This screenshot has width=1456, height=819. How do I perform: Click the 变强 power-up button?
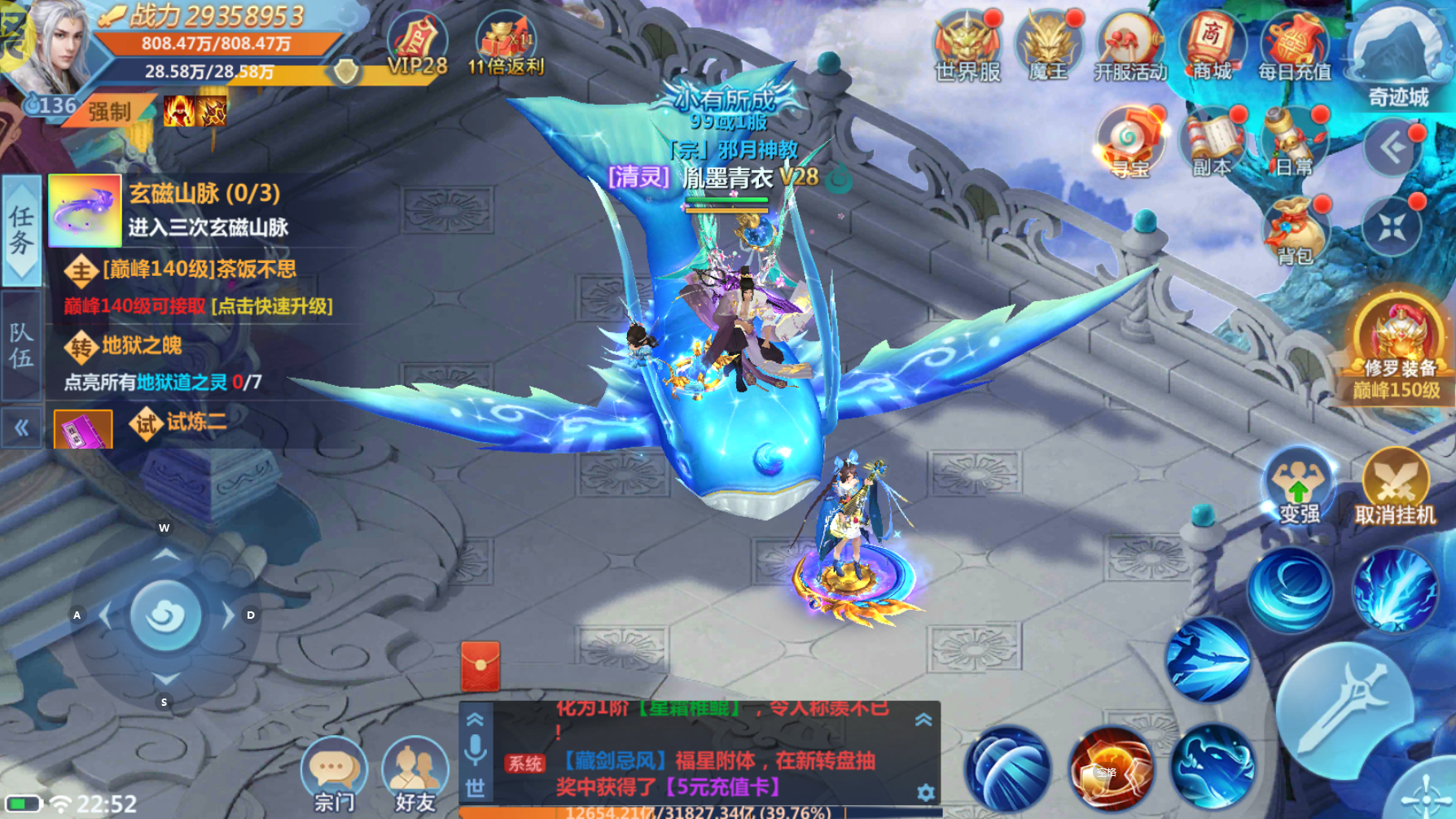(1298, 486)
